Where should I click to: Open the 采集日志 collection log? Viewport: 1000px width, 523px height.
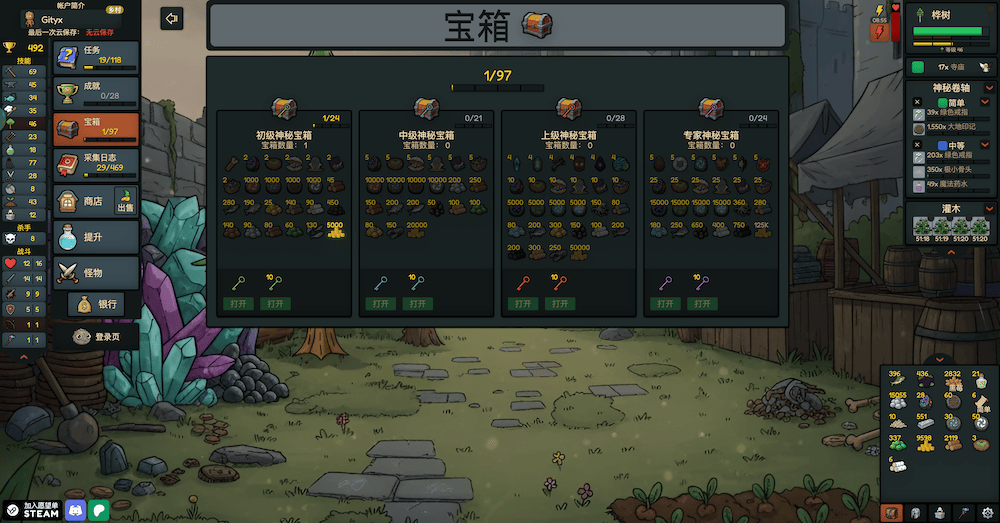(96, 162)
